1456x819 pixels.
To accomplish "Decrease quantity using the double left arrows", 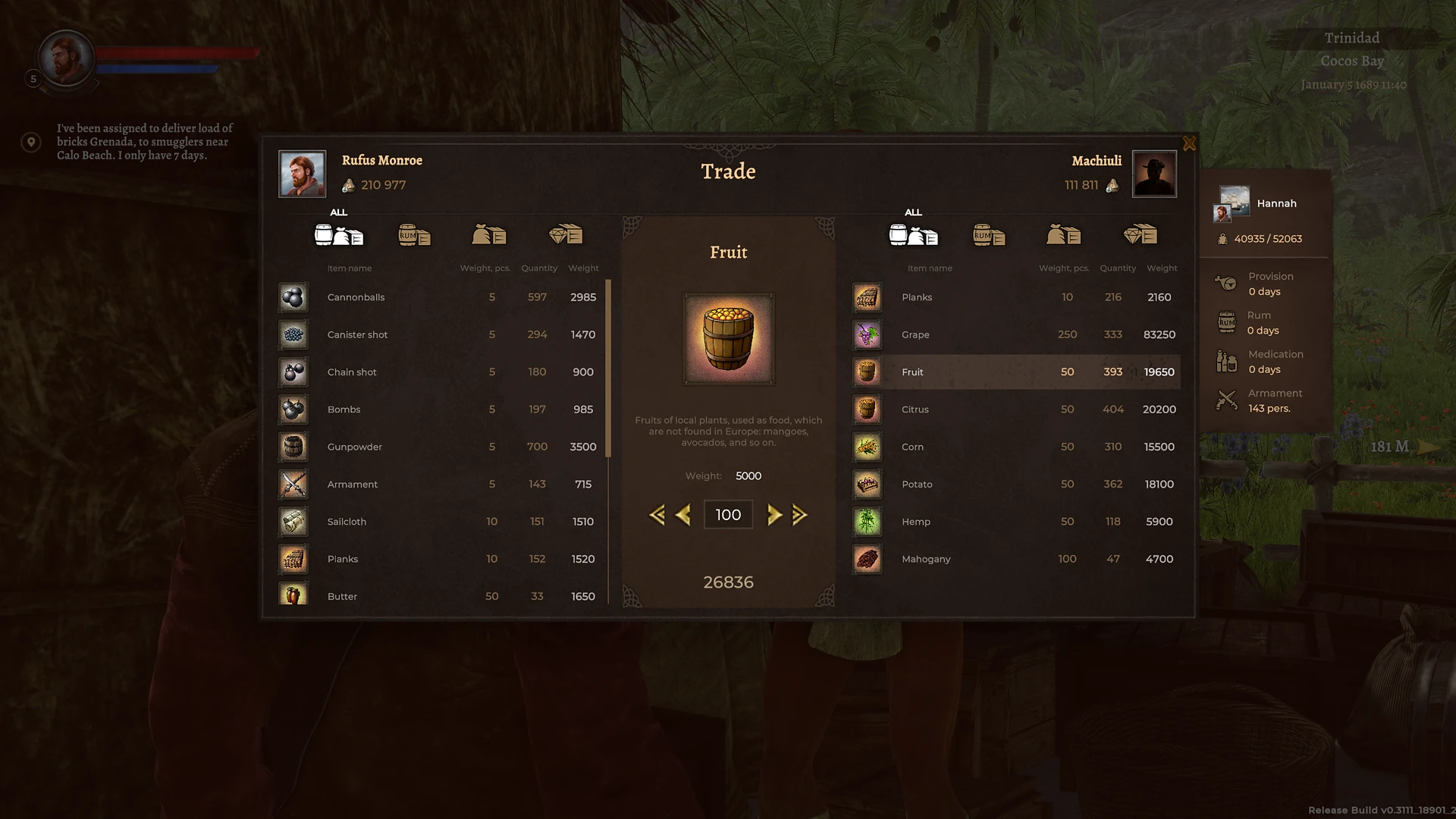I will pos(658,514).
